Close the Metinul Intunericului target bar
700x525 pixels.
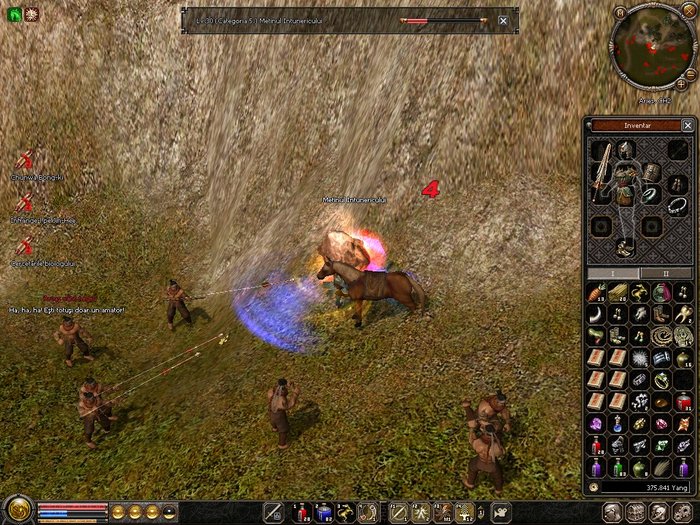502,20
